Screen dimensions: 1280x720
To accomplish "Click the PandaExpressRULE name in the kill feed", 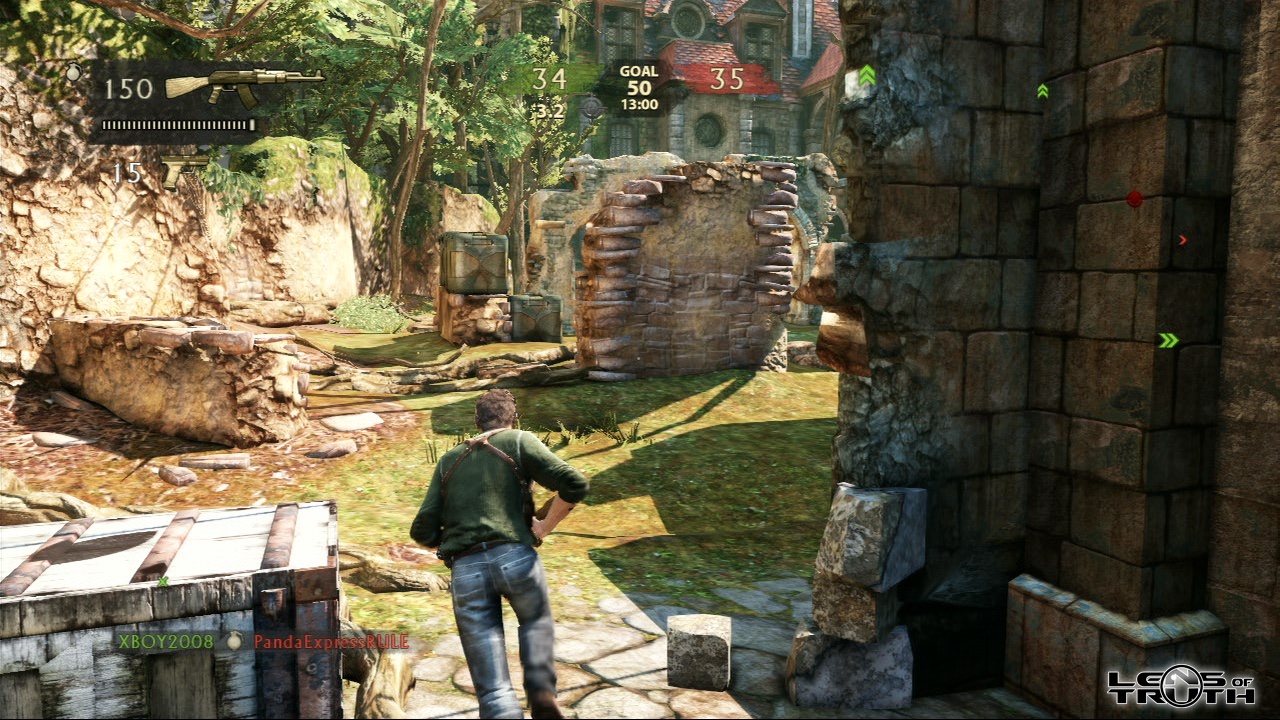I will 331,641.
